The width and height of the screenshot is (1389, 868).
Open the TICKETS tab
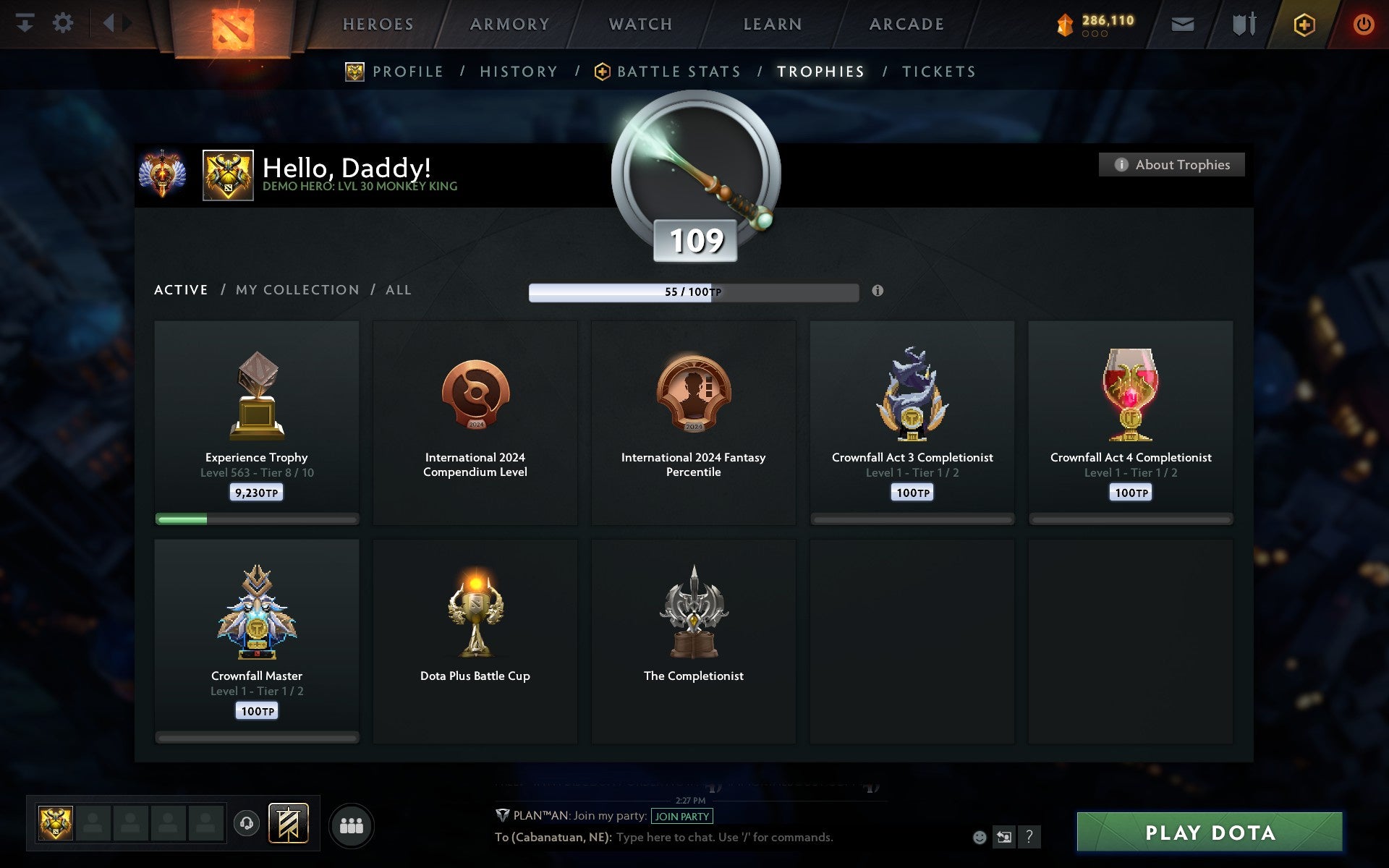(x=938, y=71)
